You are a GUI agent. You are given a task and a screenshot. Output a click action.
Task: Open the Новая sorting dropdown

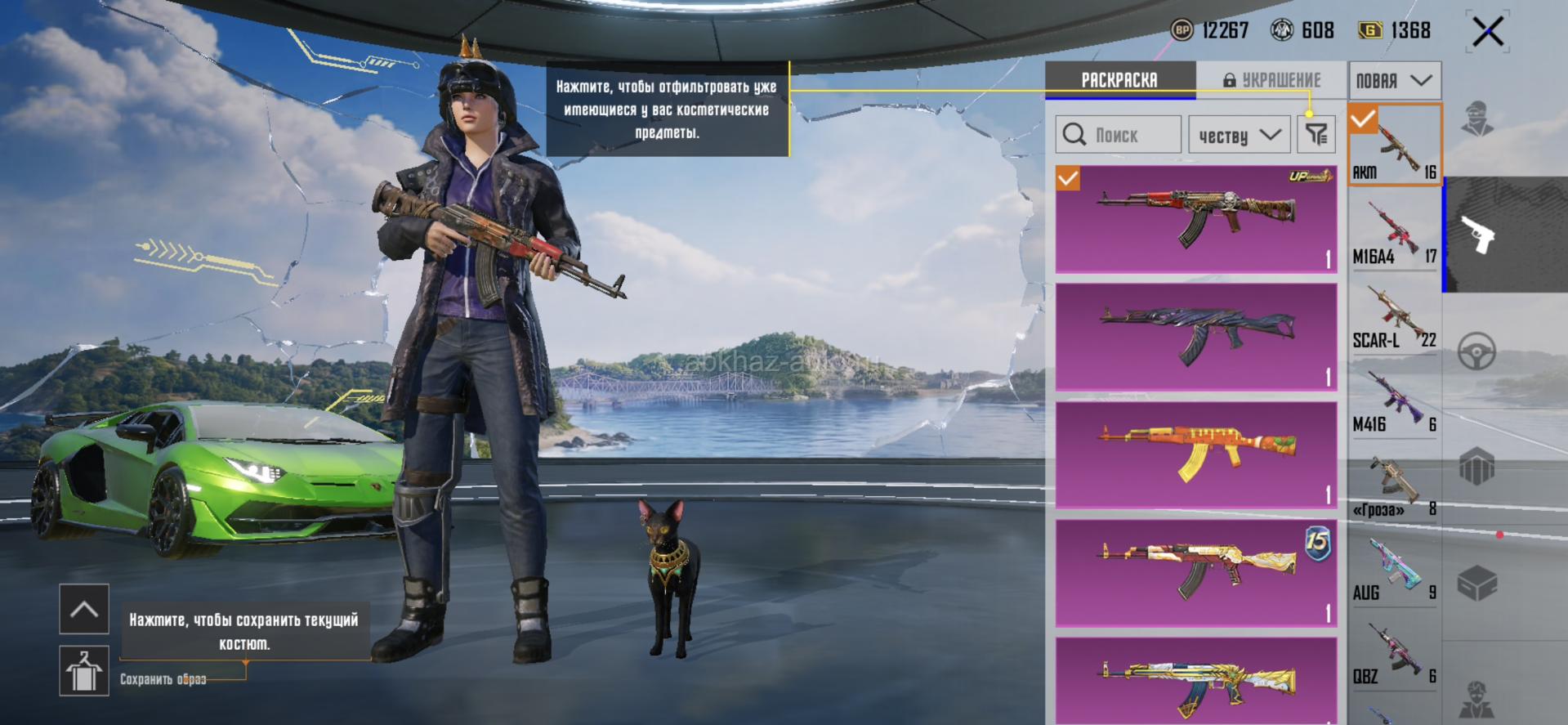[x=1394, y=80]
